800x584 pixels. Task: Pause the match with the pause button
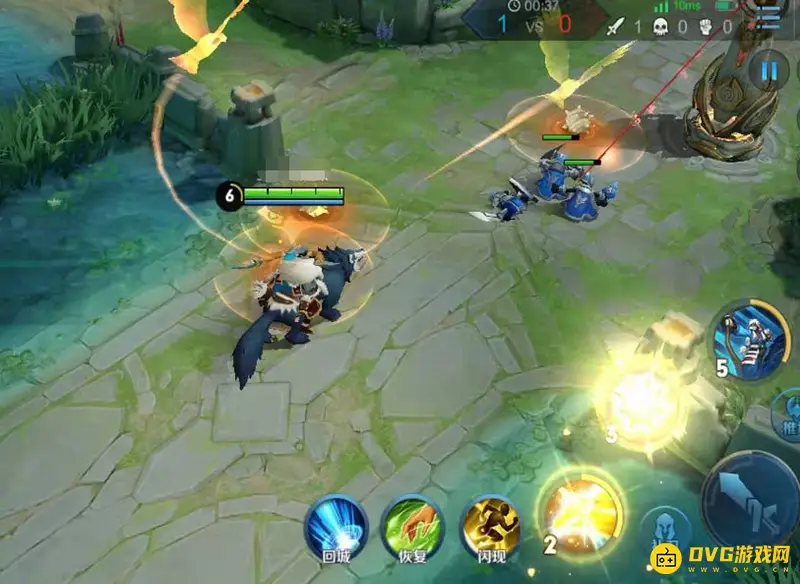tap(769, 71)
